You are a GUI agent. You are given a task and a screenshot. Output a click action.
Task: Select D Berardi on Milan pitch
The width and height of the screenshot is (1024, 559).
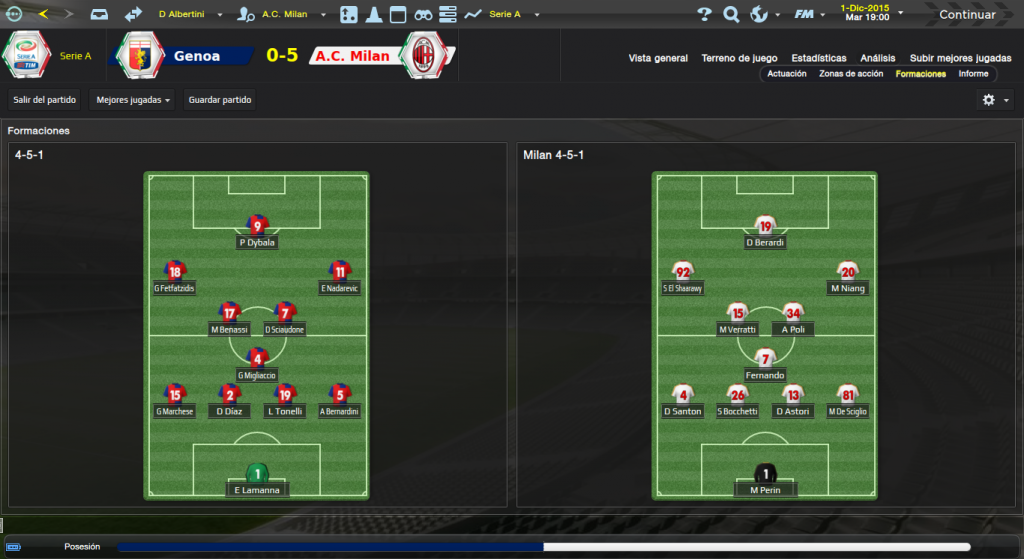765,231
